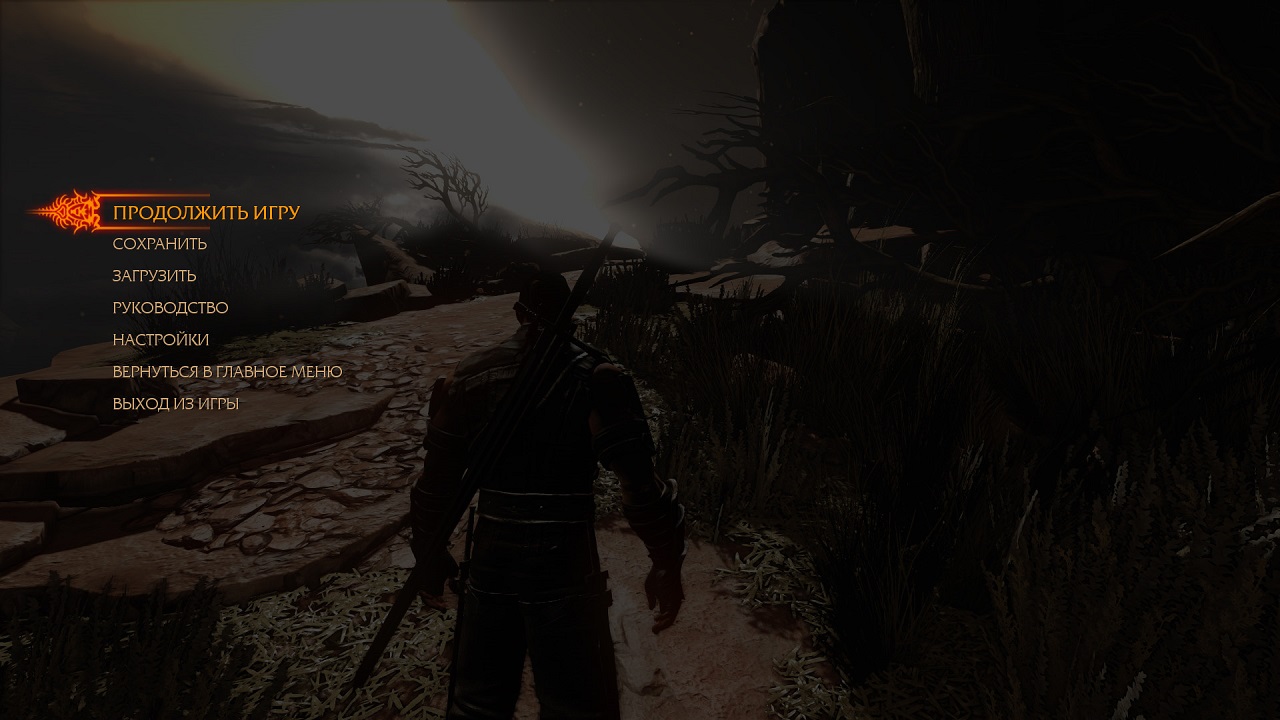Select Продолжить игру to resume playing
Screen dimensions: 1280x720
pos(206,213)
